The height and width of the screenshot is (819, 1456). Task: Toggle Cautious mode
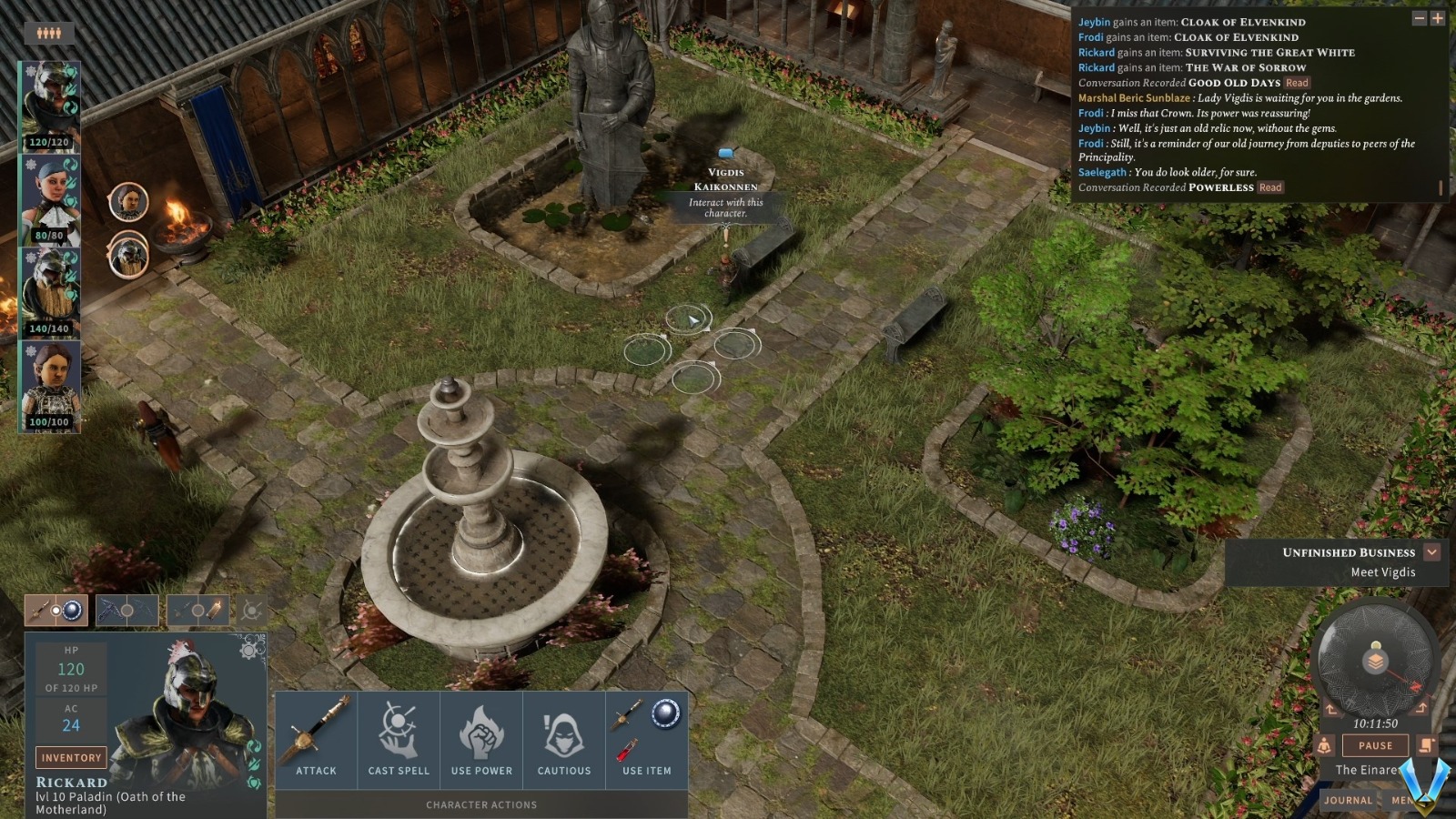pyautogui.click(x=564, y=738)
